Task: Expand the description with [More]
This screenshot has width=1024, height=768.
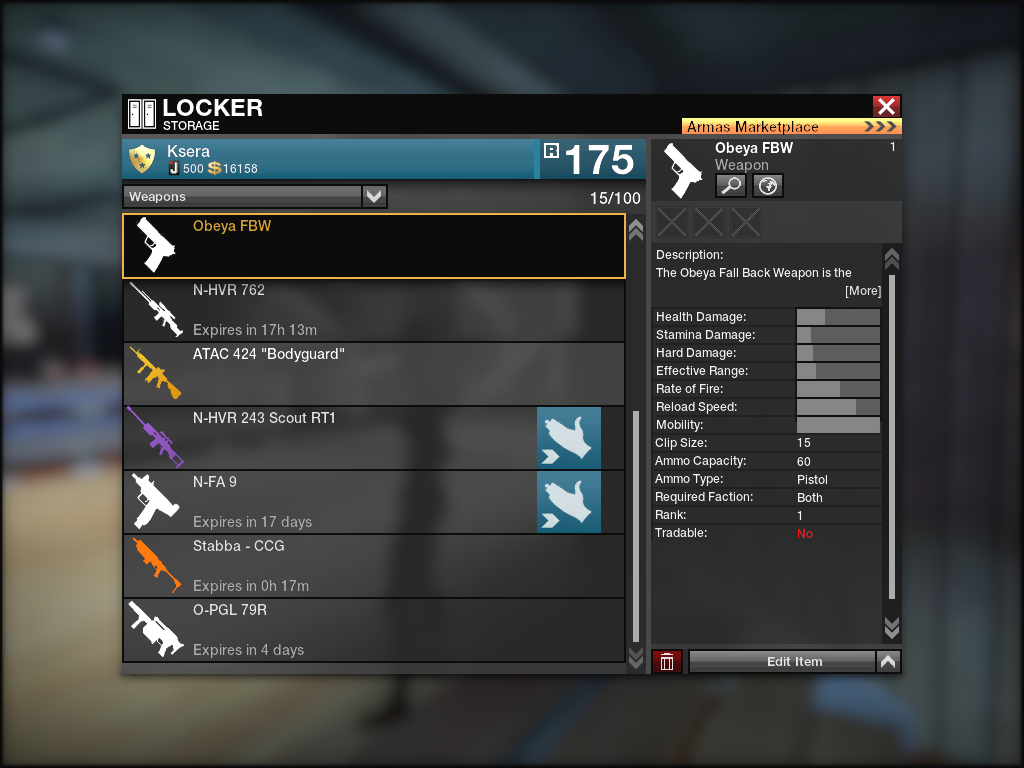Action: pyautogui.click(x=862, y=291)
